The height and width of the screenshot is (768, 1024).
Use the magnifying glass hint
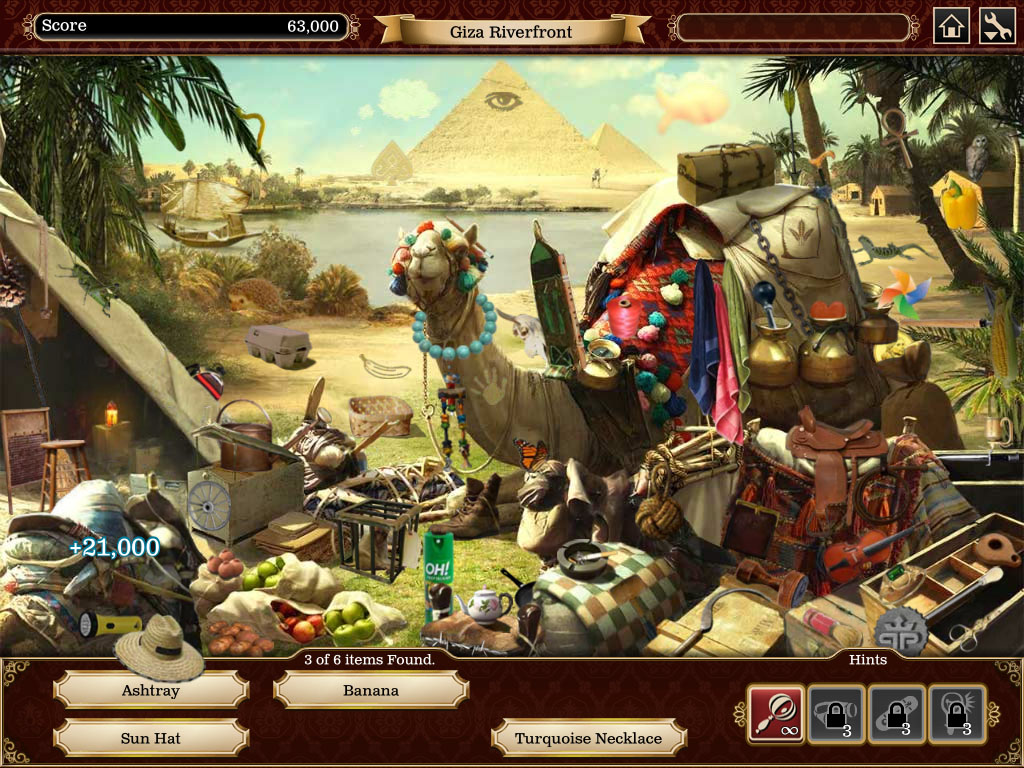coord(777,713)
